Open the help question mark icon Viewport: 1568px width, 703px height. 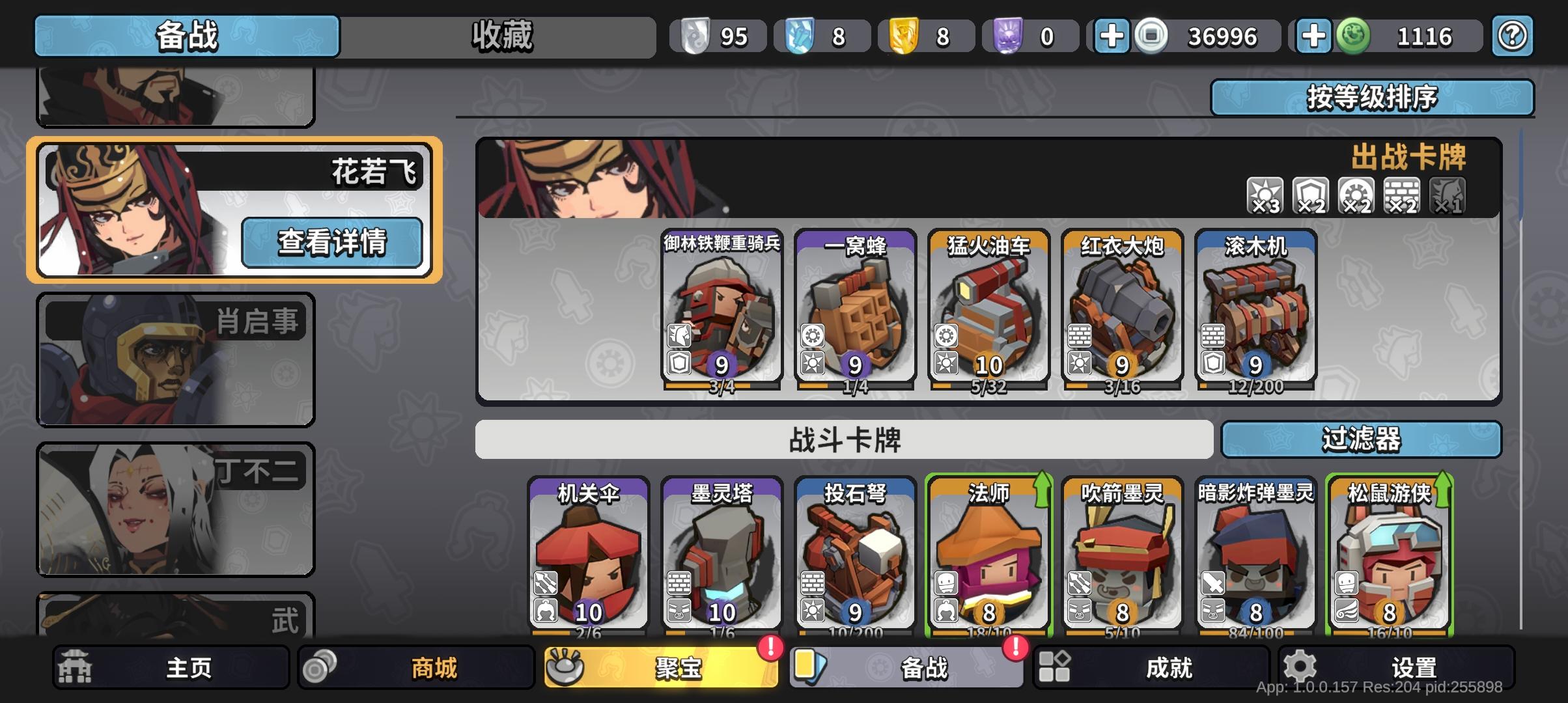click(1512, 36)
